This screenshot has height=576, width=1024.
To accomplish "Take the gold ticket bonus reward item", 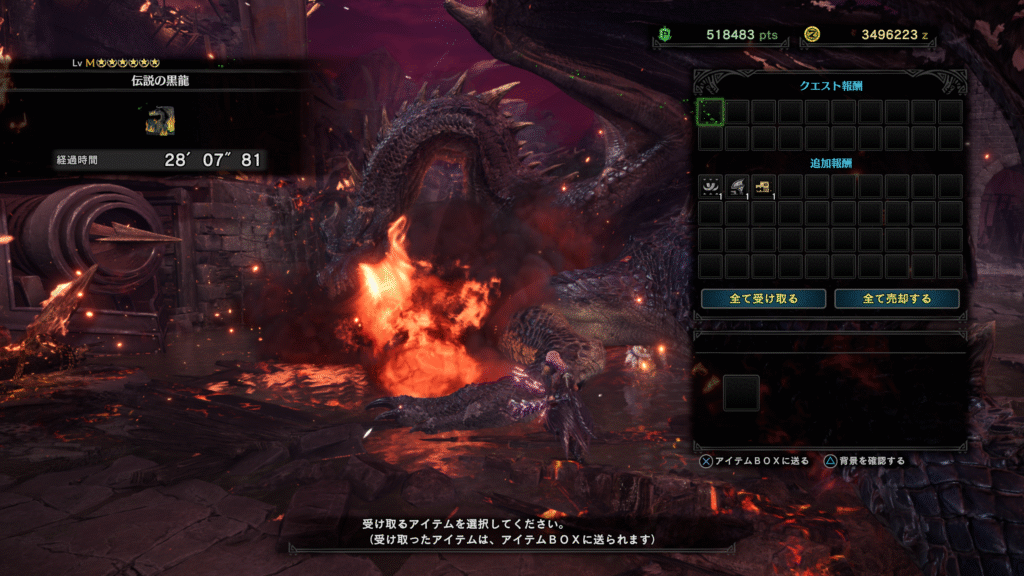I will 764,186.
